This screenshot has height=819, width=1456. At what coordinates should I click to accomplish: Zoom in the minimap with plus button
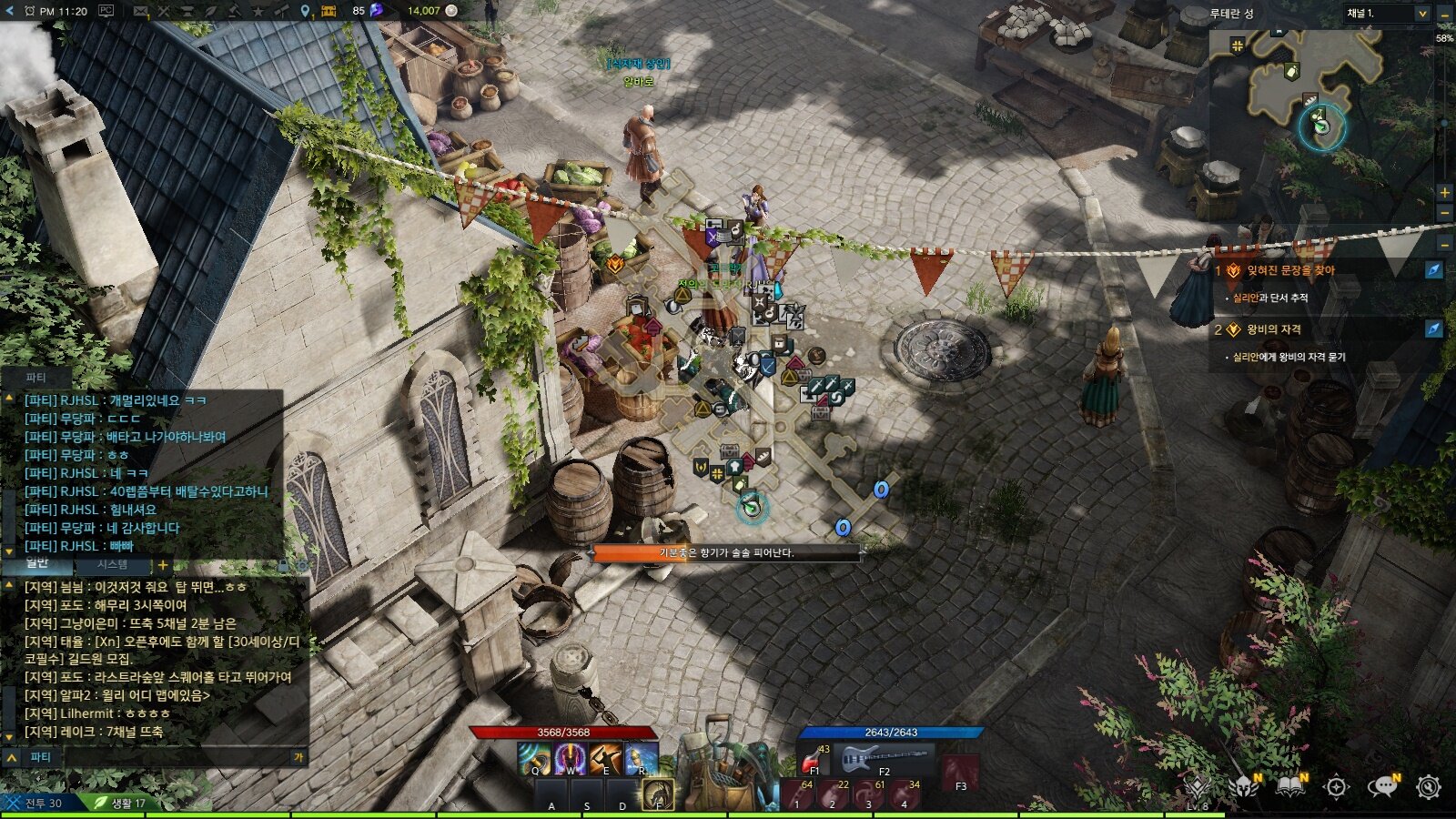(x=1444, y=192)
